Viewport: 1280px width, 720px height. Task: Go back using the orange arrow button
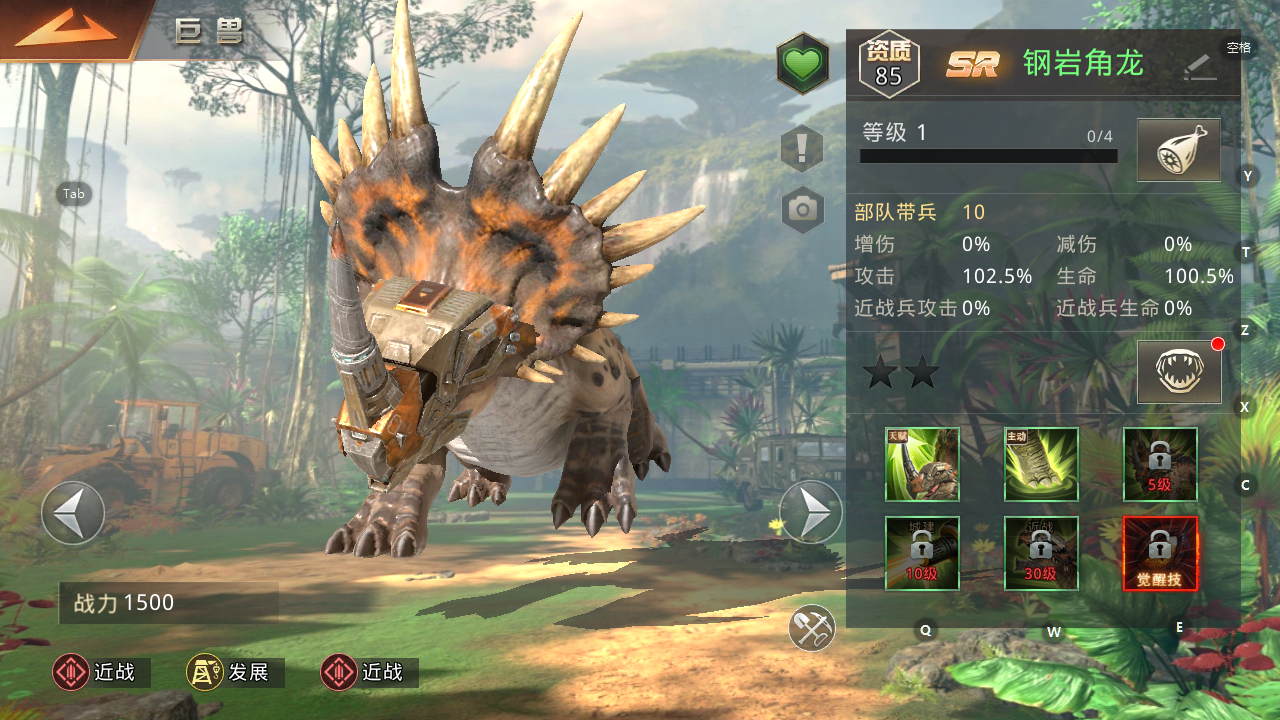click(x=65, y=30)
